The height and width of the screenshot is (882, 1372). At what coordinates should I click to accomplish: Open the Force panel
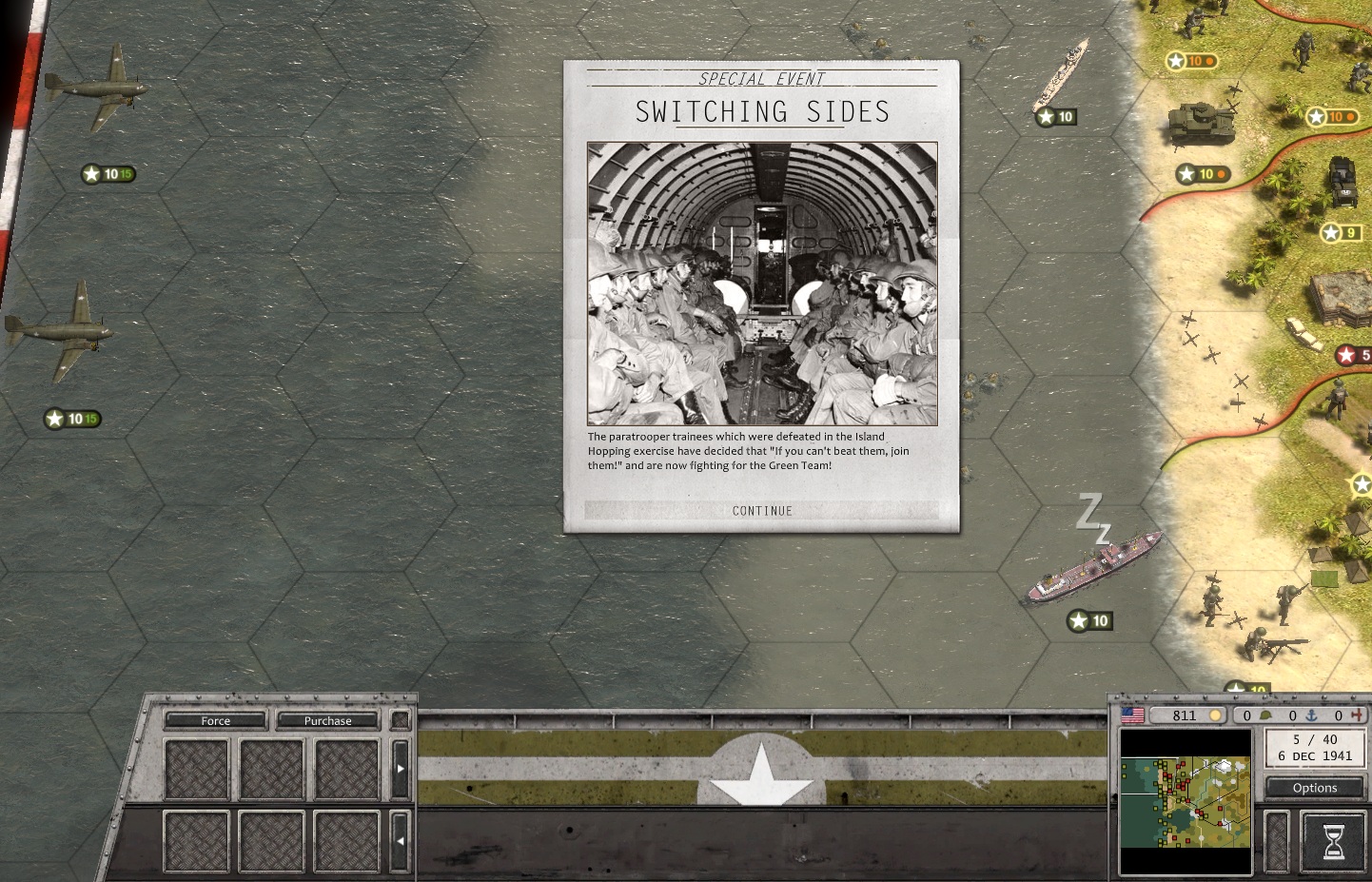pyautogui.click(x=216, y=720)
